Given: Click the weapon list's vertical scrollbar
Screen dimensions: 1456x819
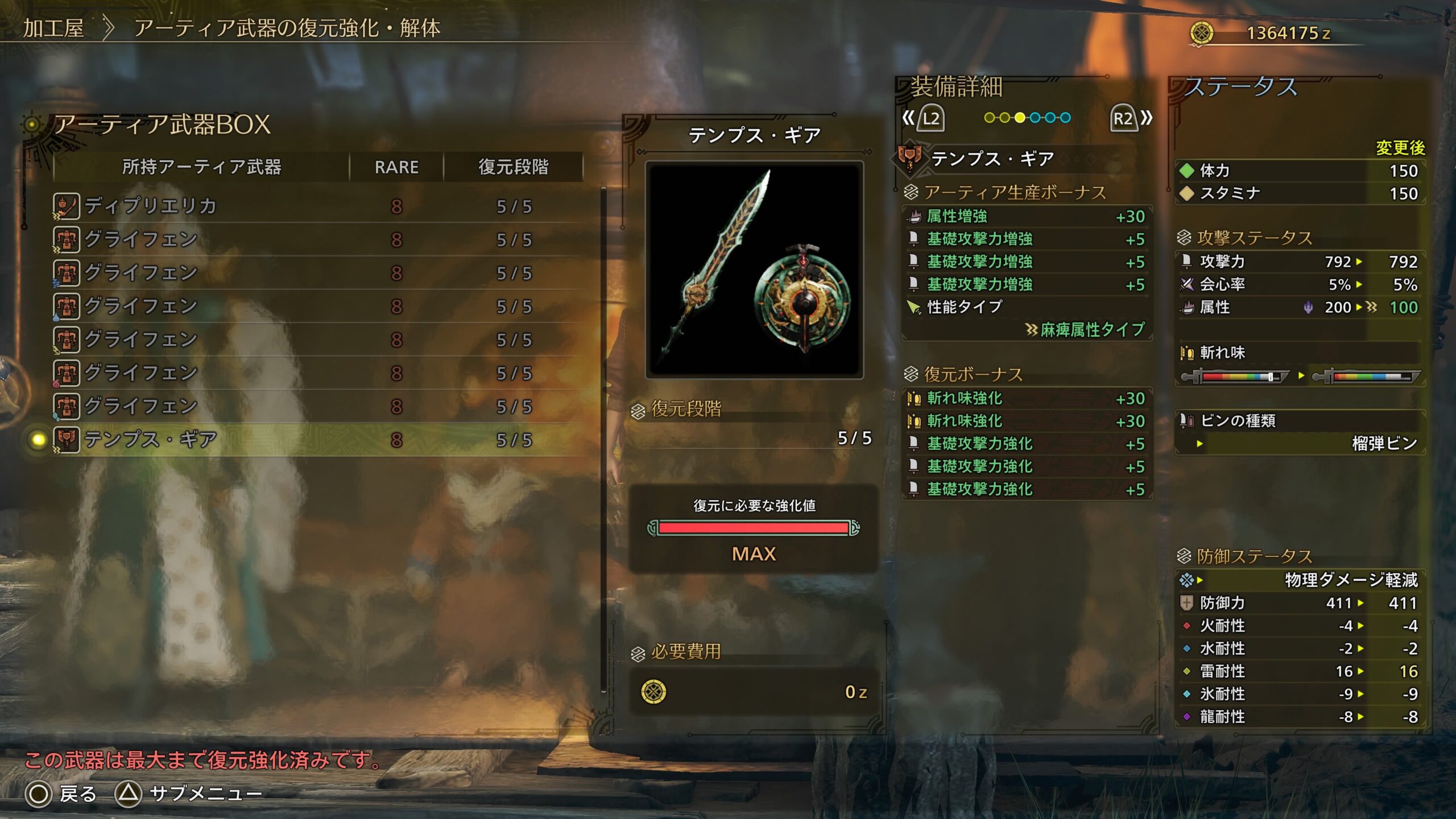Looking at the screenshot, I should pyautogui.click(x=603, y=438).
